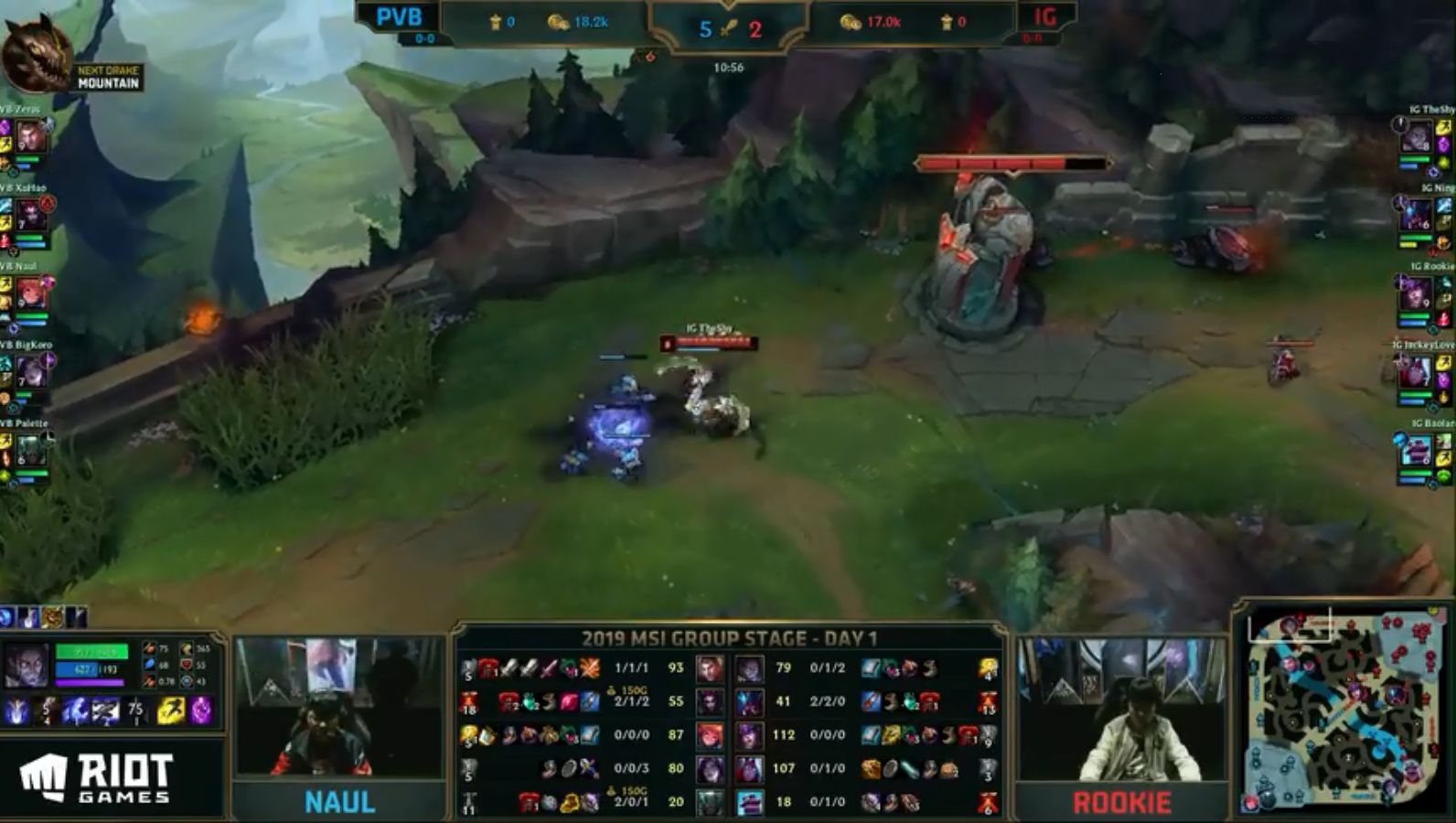Select Naul's champion portrait in the bottom HUD
Viewport: 1456px width, 823px height.
(26, 663)
